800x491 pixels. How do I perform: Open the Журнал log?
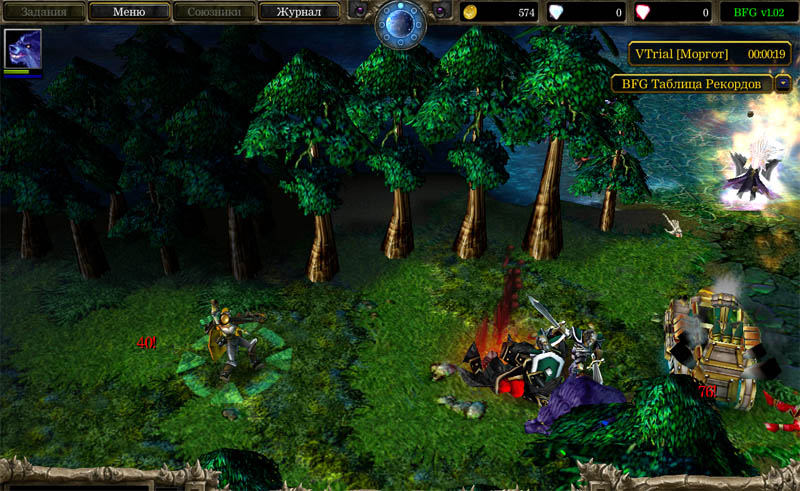pos(299,13)
